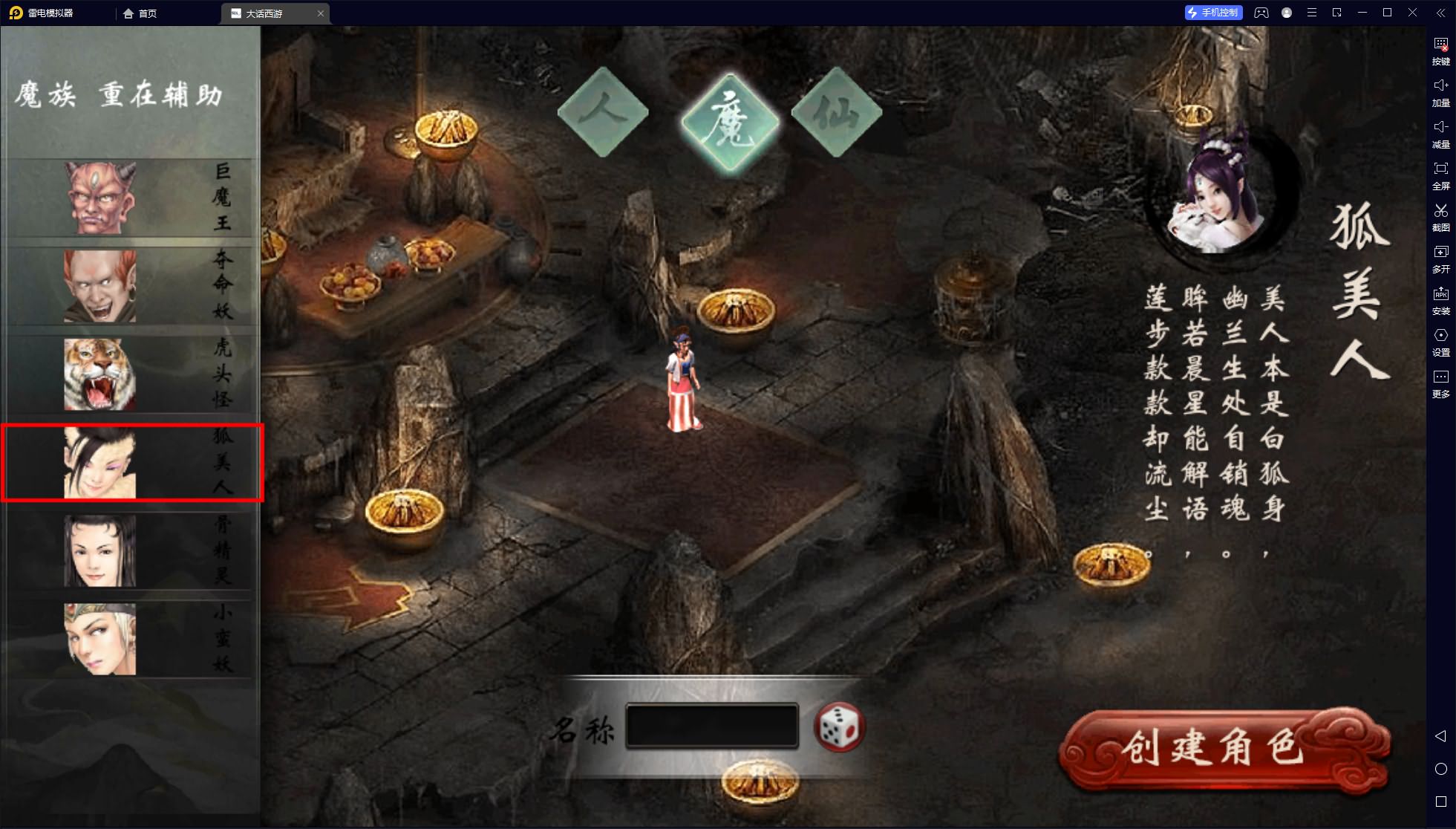The height and width of the screenshot is (829, 1456).
Task: Choose the 骨精灵 character portrait
Action: coord(99,550)
